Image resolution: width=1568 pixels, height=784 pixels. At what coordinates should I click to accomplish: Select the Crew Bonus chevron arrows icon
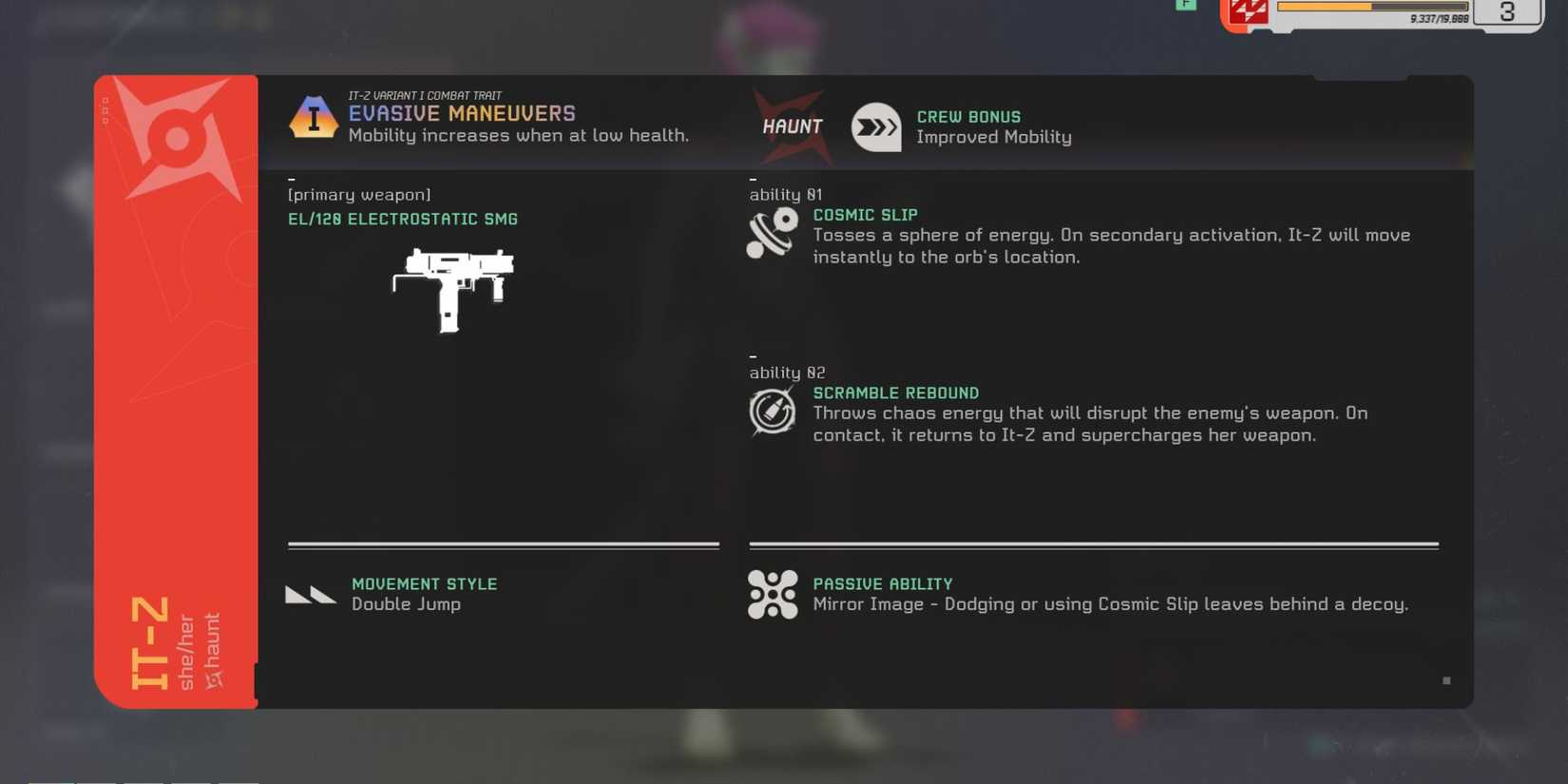pyautogui.click(x=875, y=125)
